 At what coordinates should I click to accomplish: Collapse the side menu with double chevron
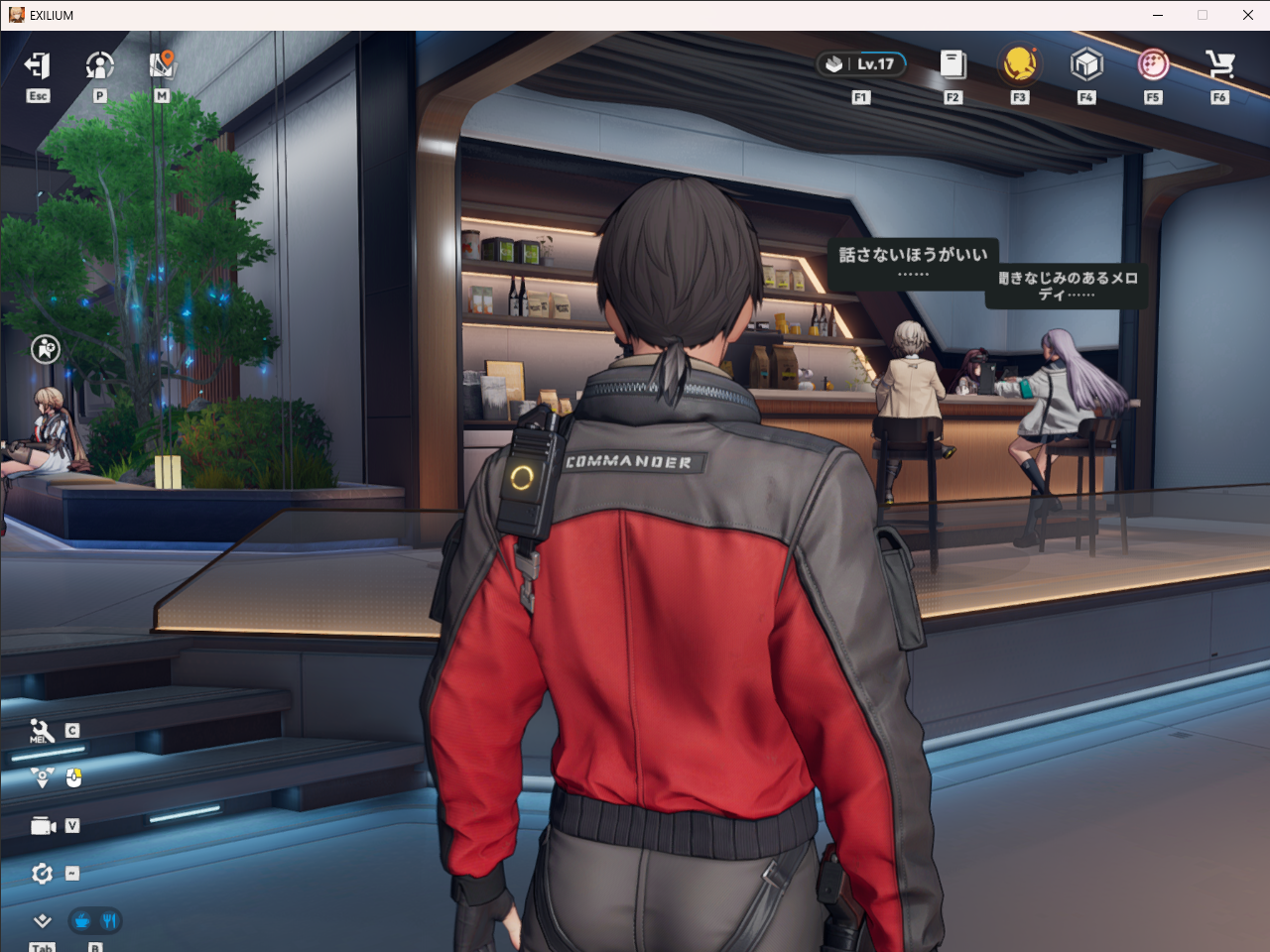(42, 921)
